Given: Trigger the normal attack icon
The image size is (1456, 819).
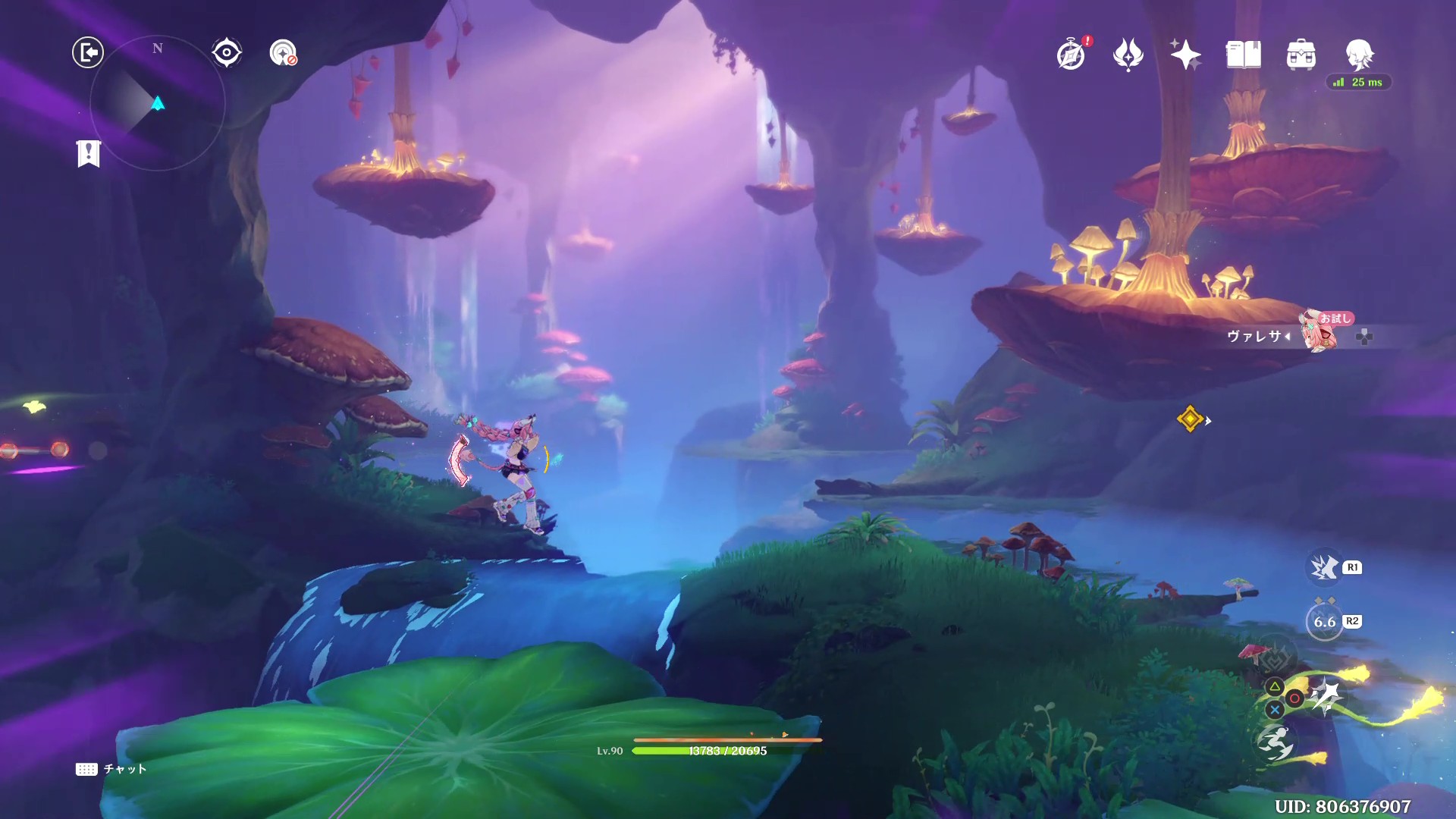Looking at the screenshot, I should coord(1326,698).
